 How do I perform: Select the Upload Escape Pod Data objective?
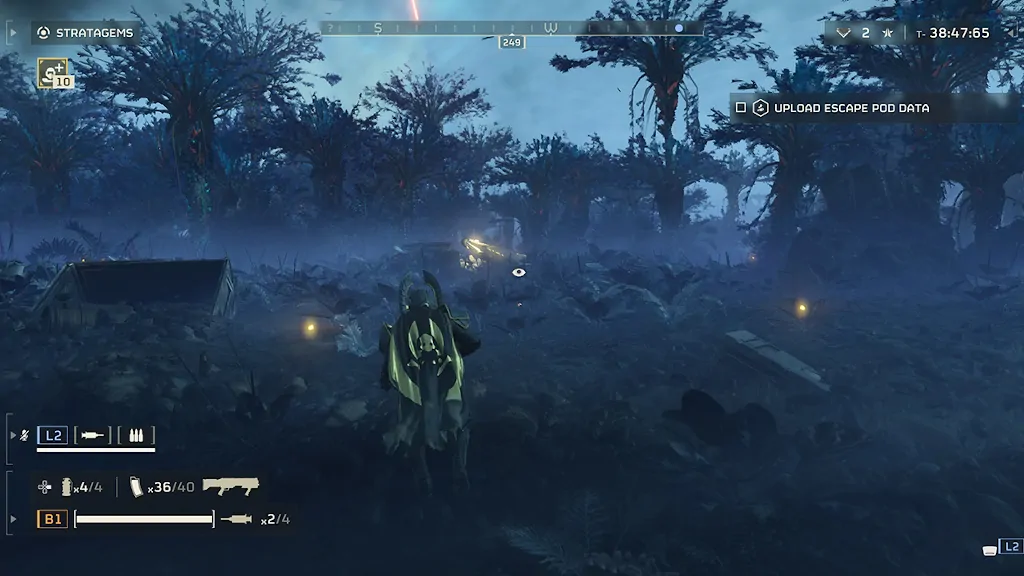pos(851,108)
